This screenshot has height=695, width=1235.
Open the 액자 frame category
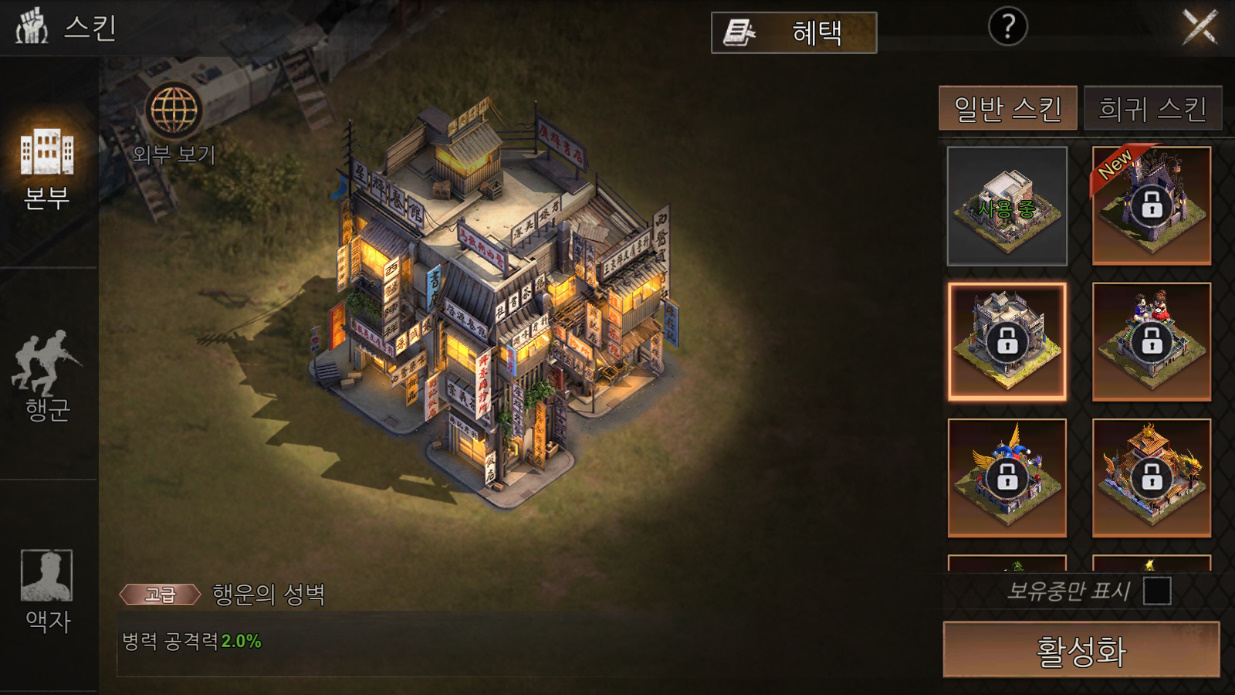(47, 590)
